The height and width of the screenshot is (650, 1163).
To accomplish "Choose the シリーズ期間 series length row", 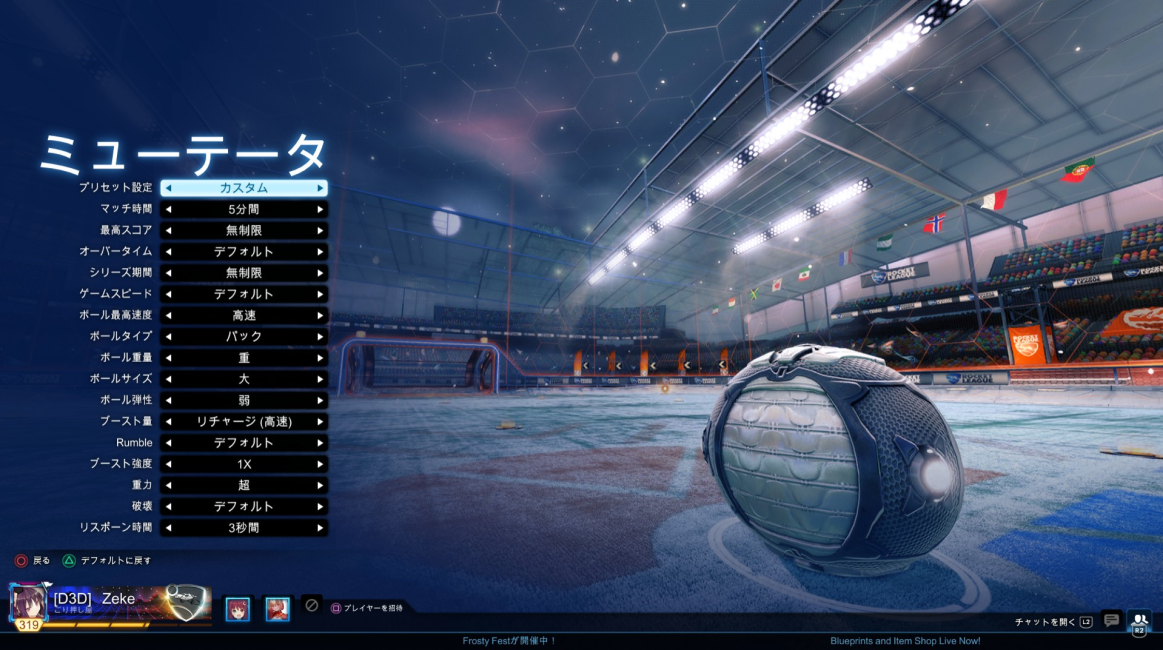I will [x=244, y=273].
